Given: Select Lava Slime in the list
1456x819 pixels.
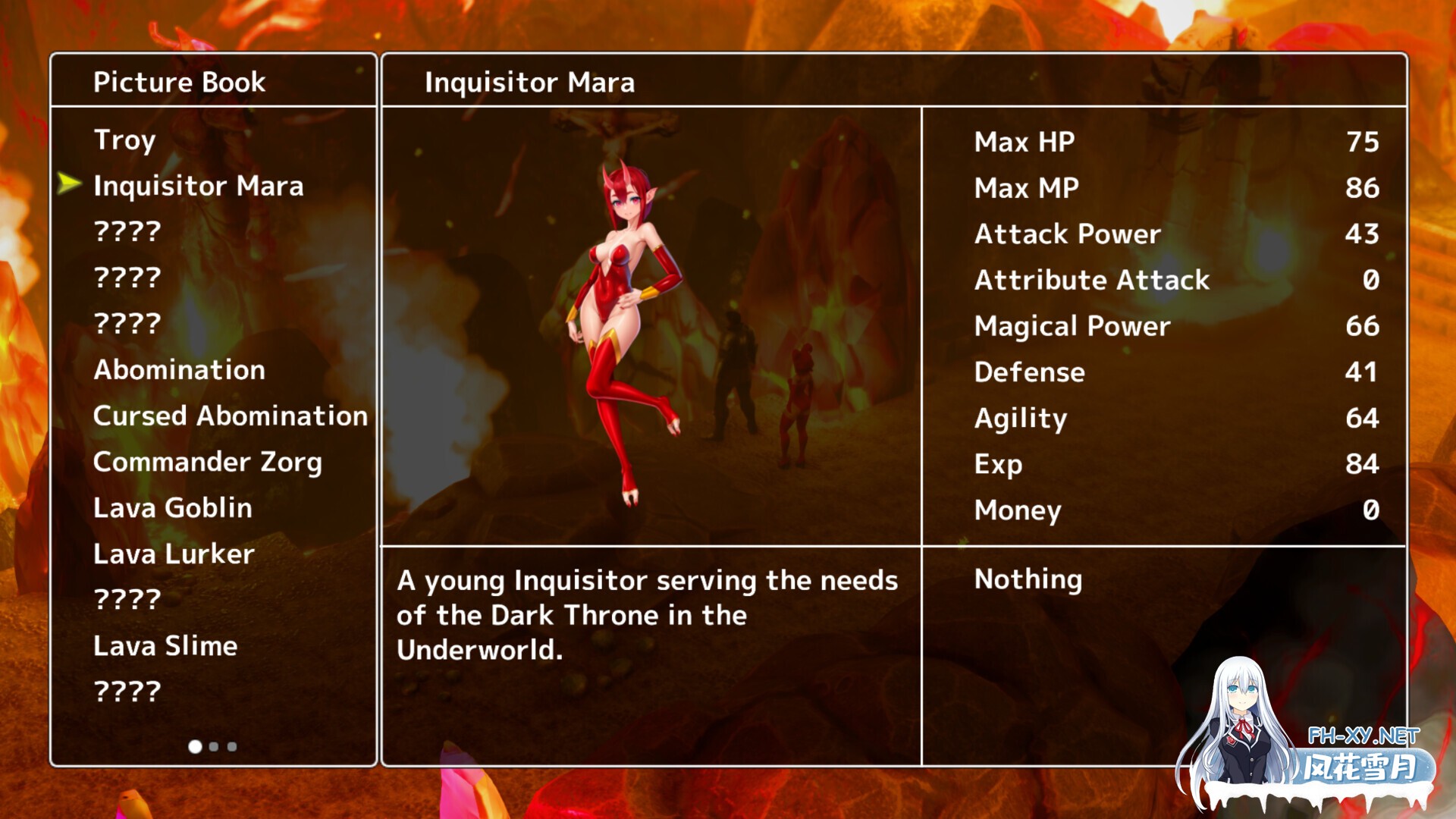Looking at the screenshot, I should pos(165,646).
